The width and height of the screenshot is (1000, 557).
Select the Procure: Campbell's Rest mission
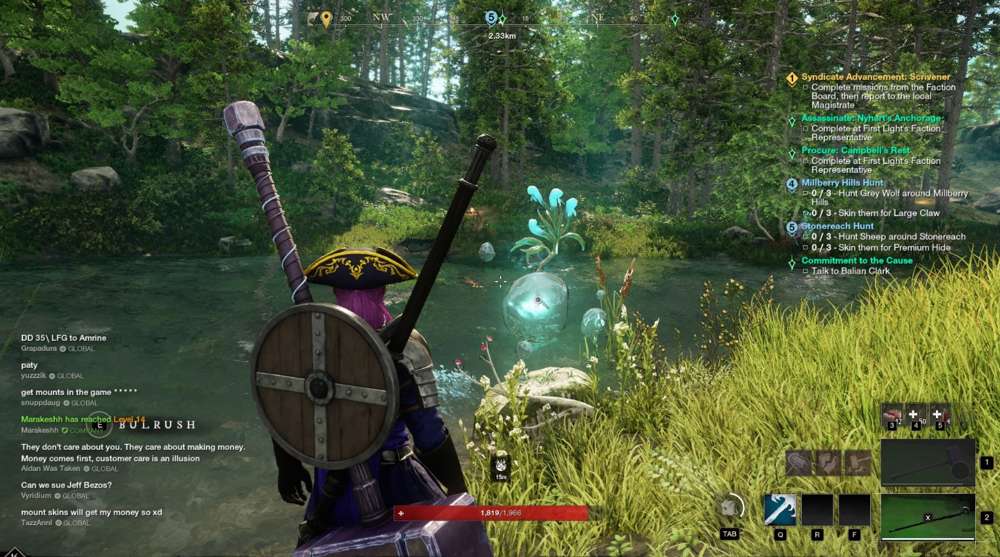[x=855, y=150]
